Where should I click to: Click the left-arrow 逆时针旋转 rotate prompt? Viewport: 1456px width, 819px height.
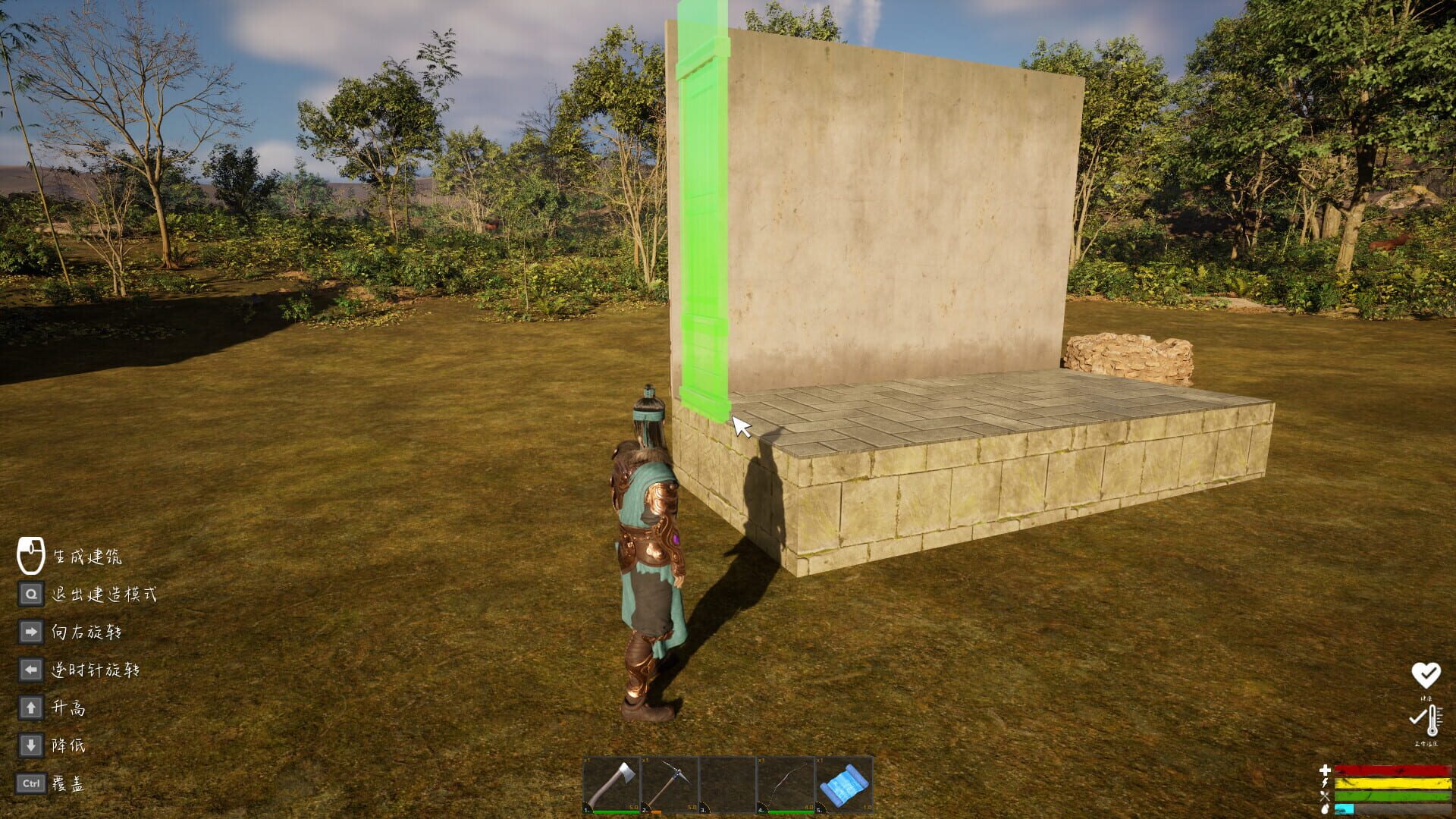point(30,670)
